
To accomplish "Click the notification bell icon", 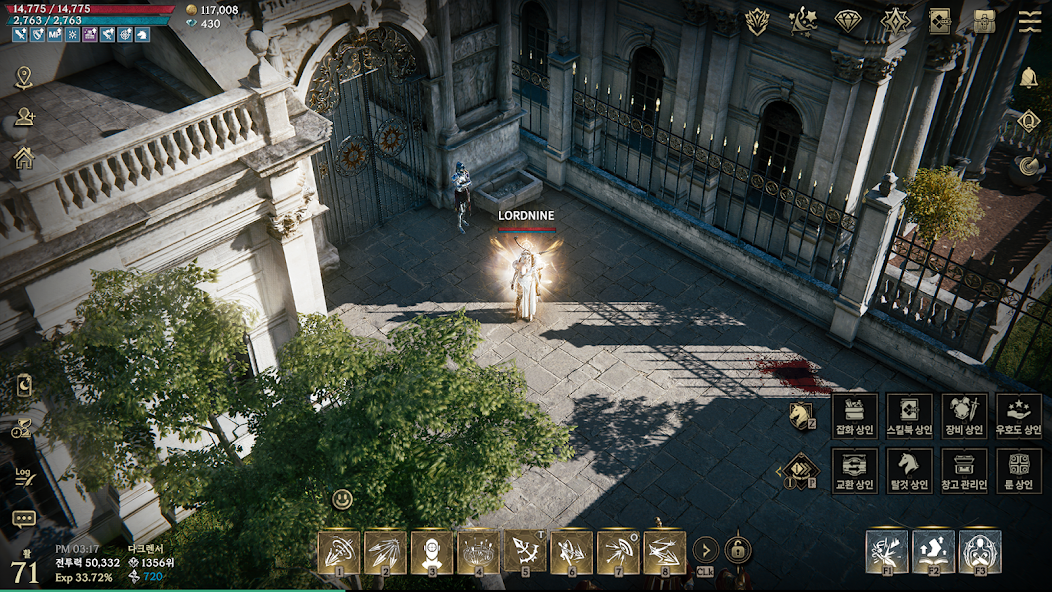I will click(x=1029, y=78).
